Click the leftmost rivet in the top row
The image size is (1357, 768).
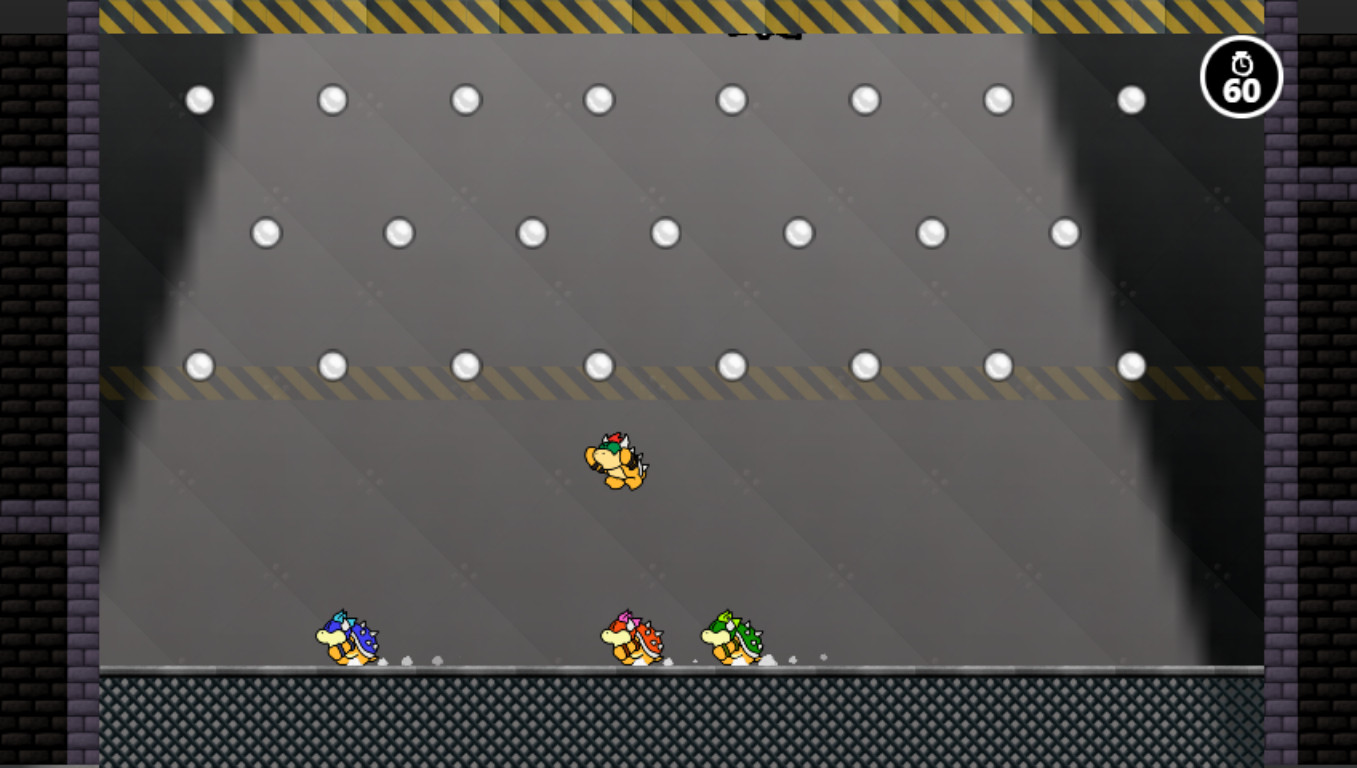[198, 98]
